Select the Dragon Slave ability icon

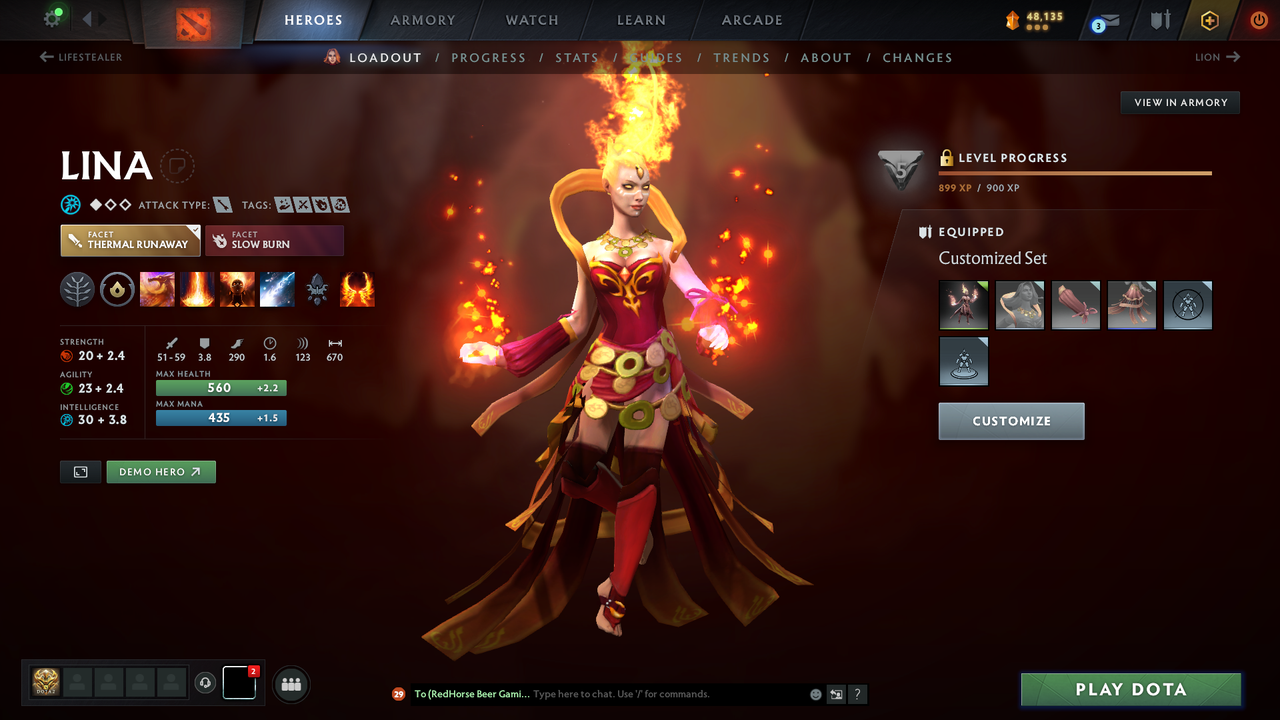pyautogui.click(x=157, y=289)
